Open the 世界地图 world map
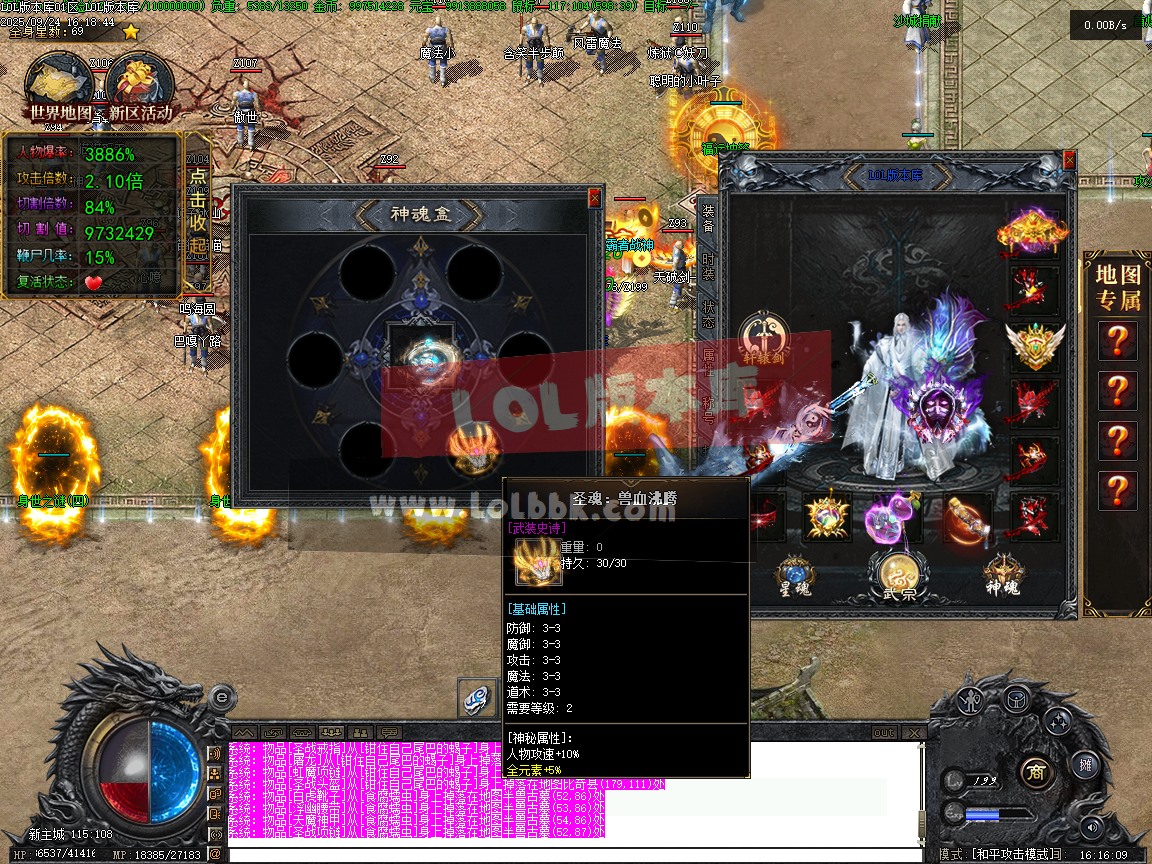 click(x=60, y=88)
